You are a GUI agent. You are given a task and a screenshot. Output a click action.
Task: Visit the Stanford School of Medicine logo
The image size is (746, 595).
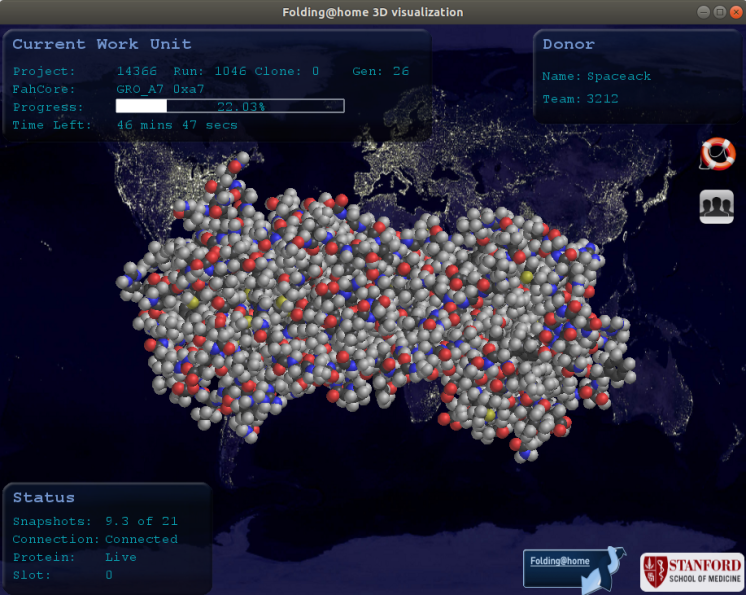[x=692, y=572]
